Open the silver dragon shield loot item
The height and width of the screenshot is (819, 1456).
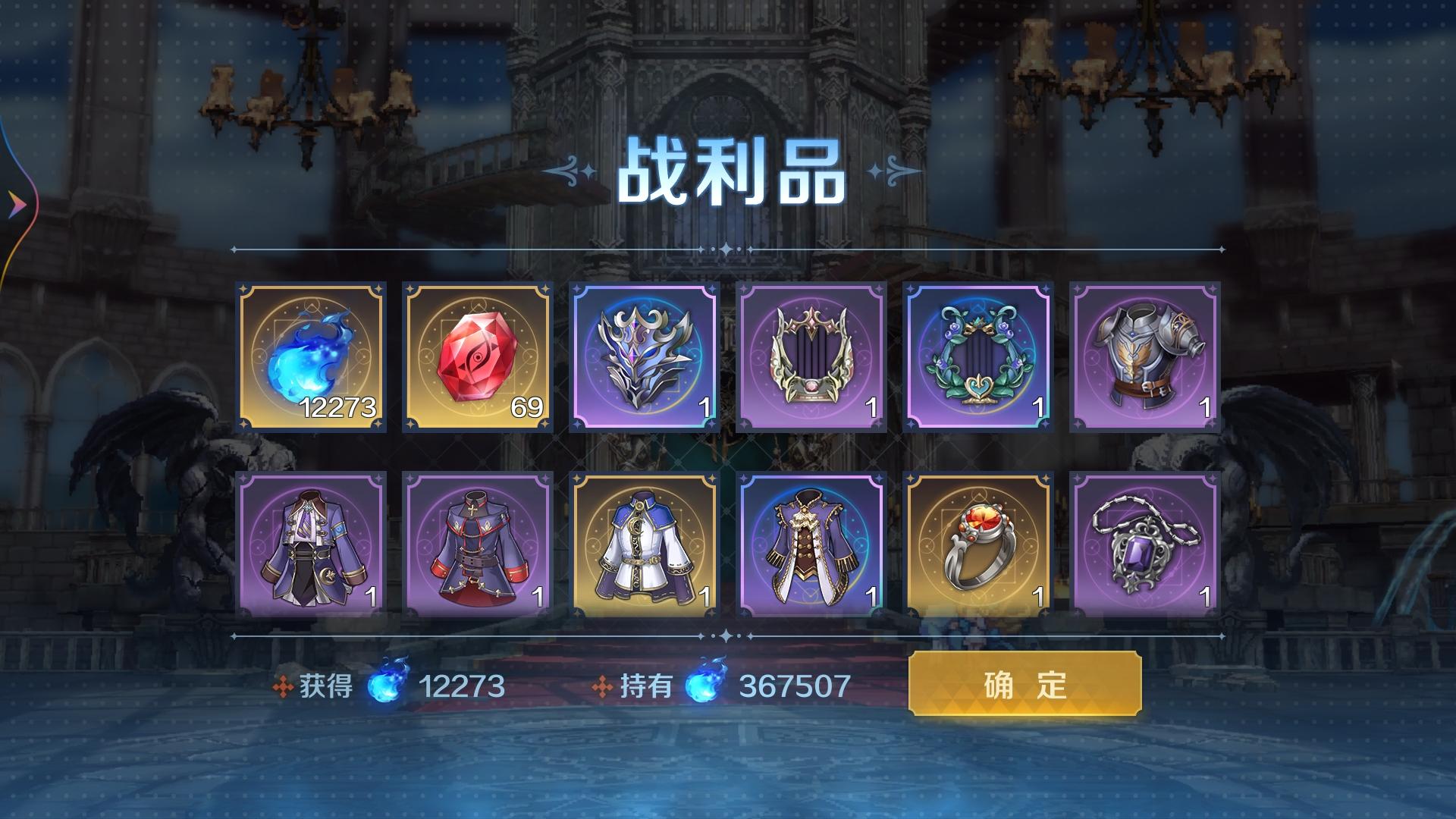(641, 356)
